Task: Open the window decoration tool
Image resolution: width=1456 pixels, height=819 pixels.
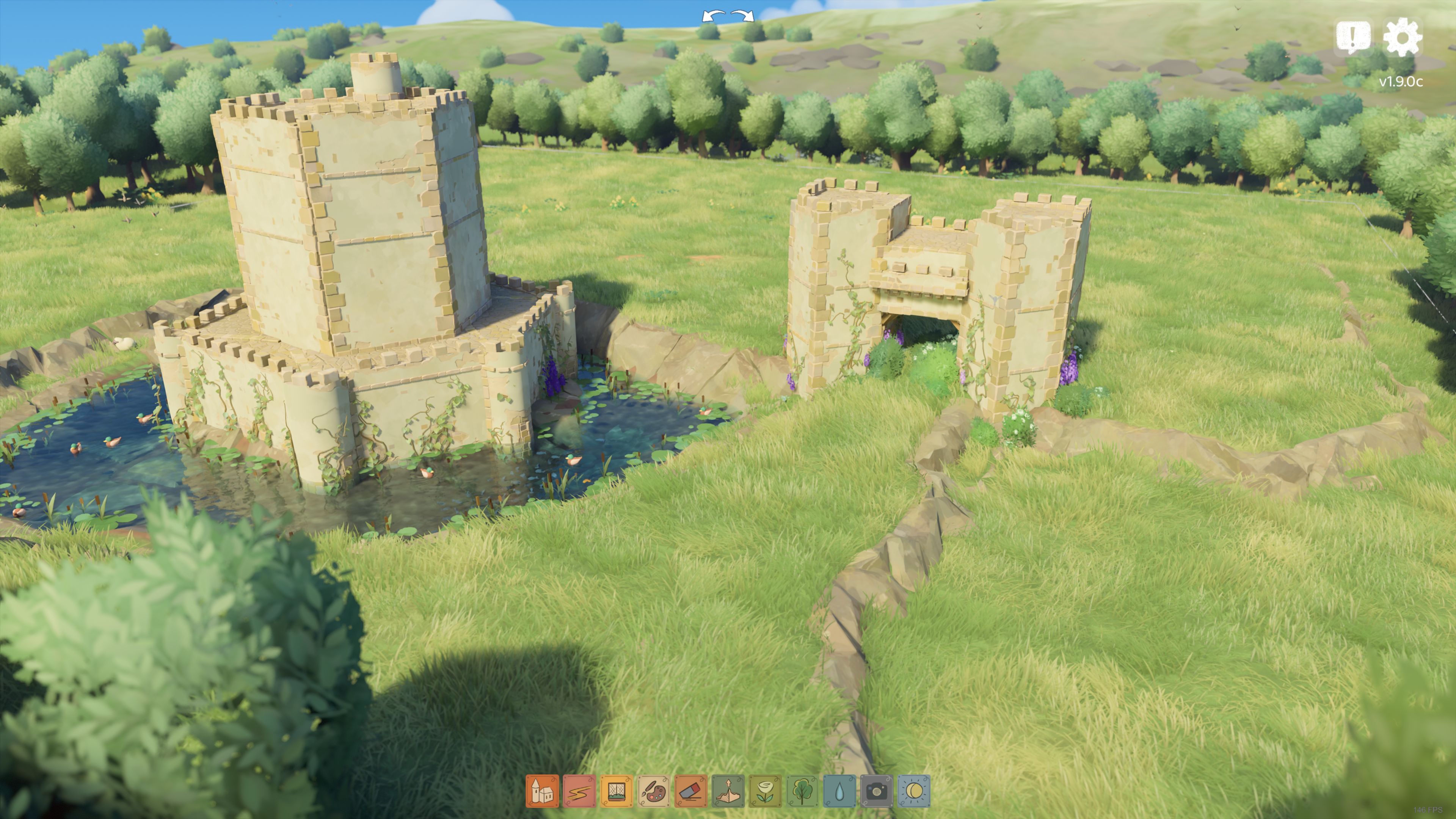Action: (616, 790)
